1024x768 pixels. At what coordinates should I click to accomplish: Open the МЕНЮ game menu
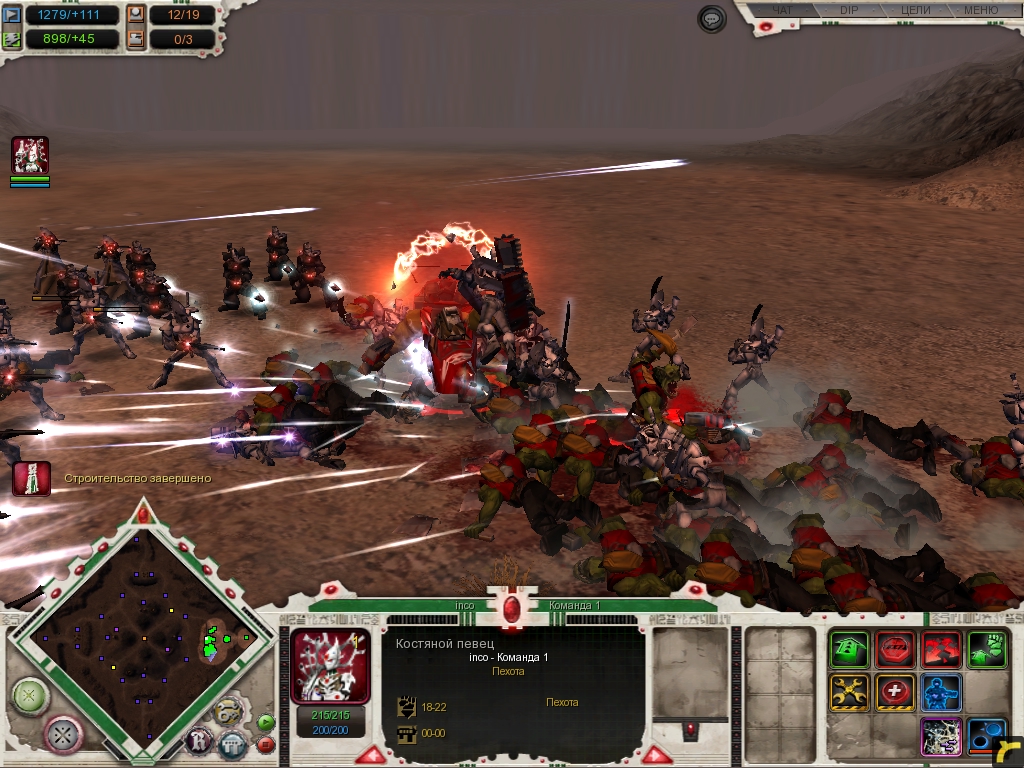pyautogui.click(x=980, y=11)
